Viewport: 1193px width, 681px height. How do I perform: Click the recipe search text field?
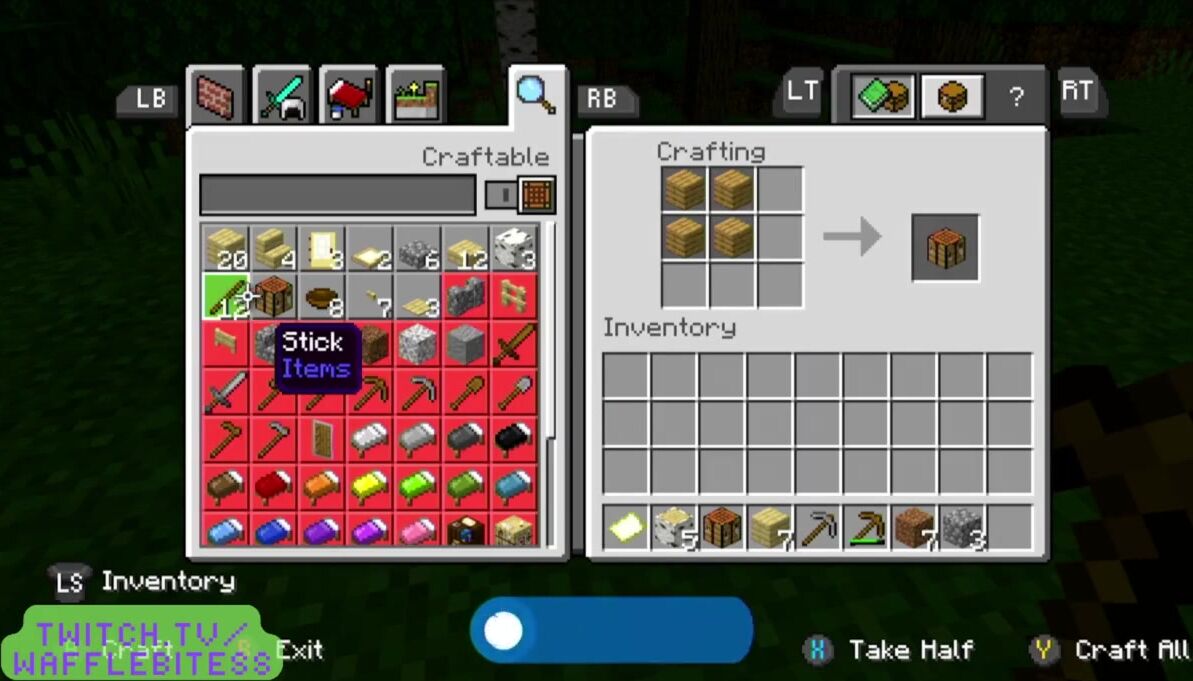tap(337, 195)
